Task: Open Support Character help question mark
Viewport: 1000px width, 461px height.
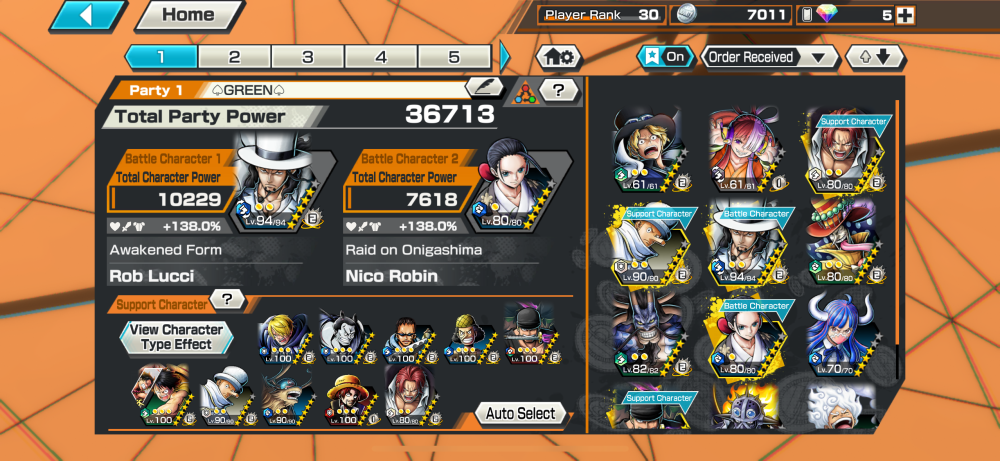Action: coord(228,299)
